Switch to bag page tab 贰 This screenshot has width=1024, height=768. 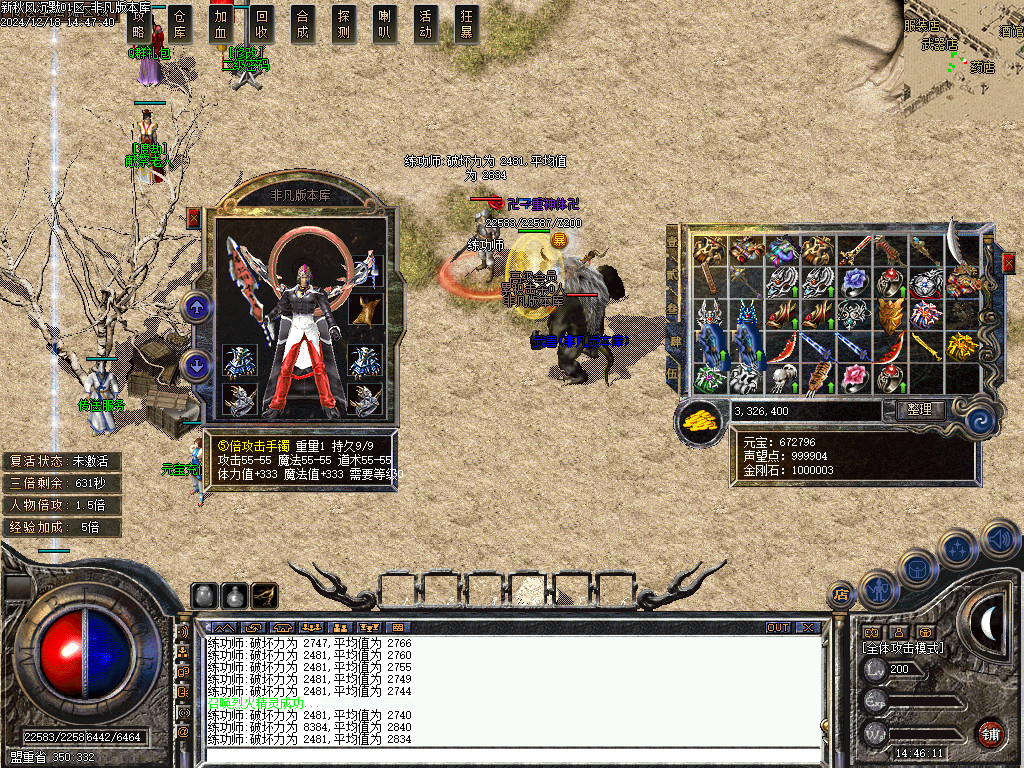coord(673,274)
